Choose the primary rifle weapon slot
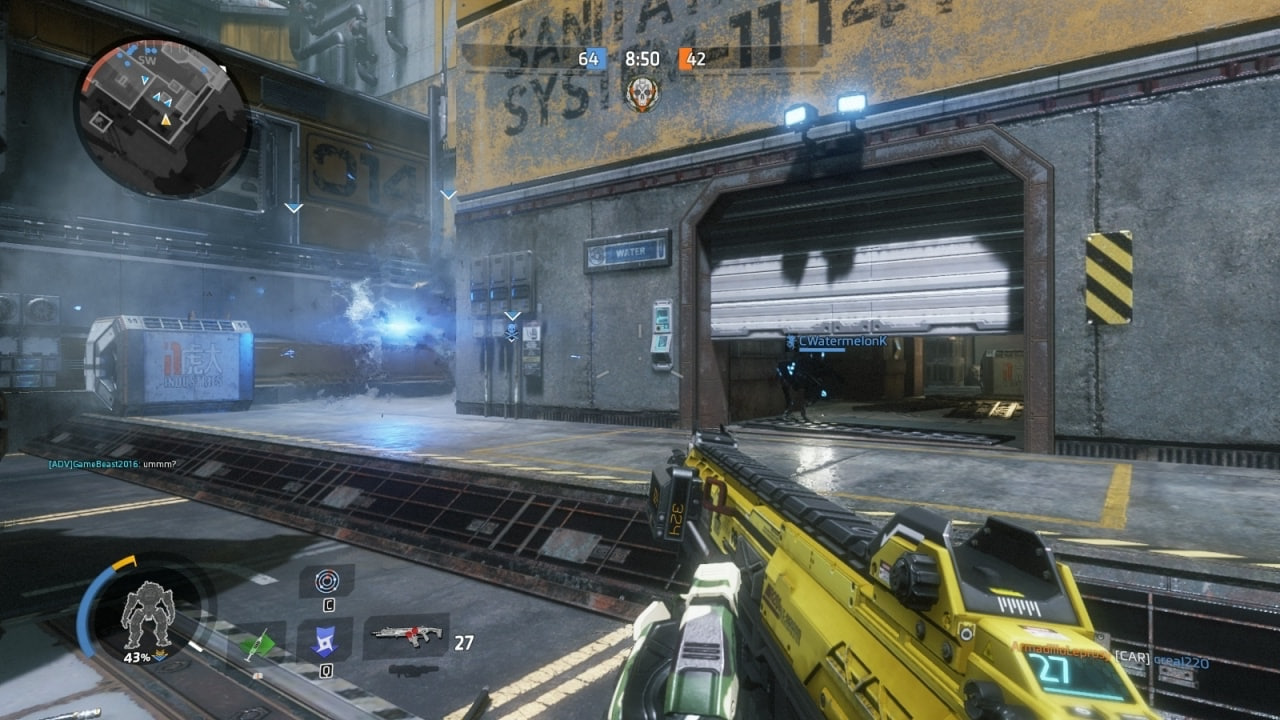Screen dimensions: 1280x720 pos(407,634)
